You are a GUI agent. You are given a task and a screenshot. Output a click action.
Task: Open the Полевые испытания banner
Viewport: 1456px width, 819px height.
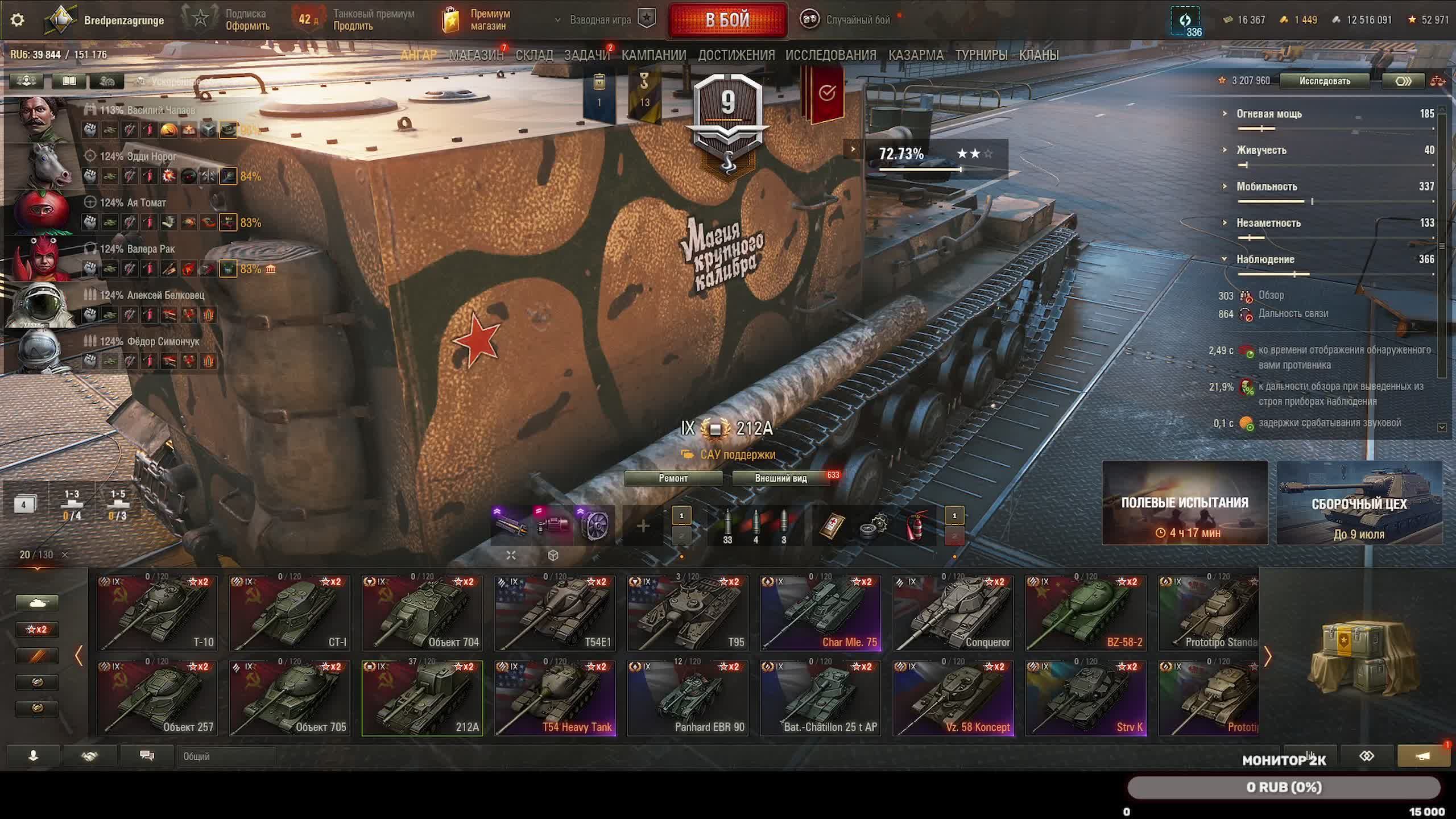coord(1185,503)
